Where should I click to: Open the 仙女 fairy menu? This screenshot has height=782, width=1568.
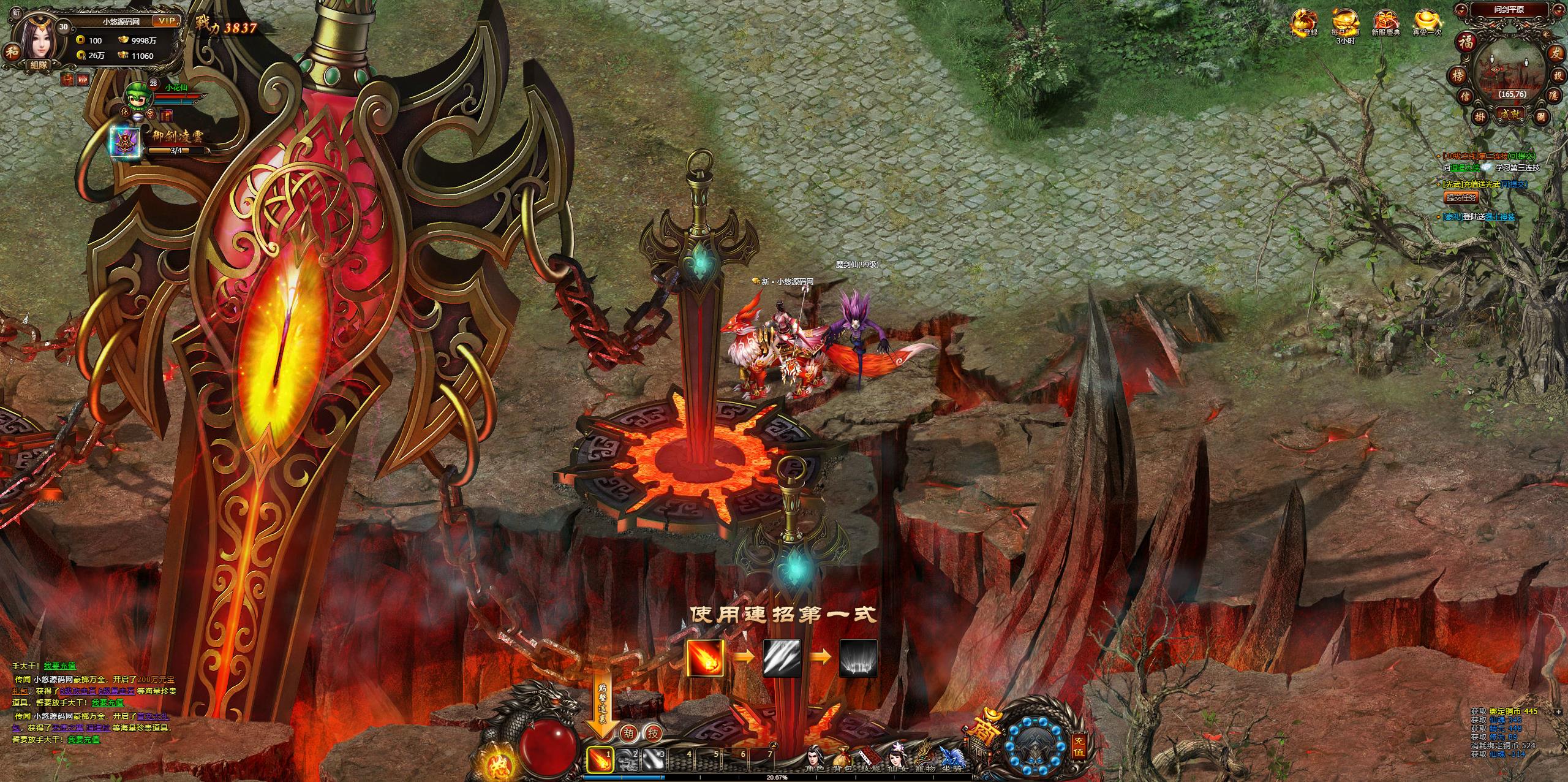[898, 759]
